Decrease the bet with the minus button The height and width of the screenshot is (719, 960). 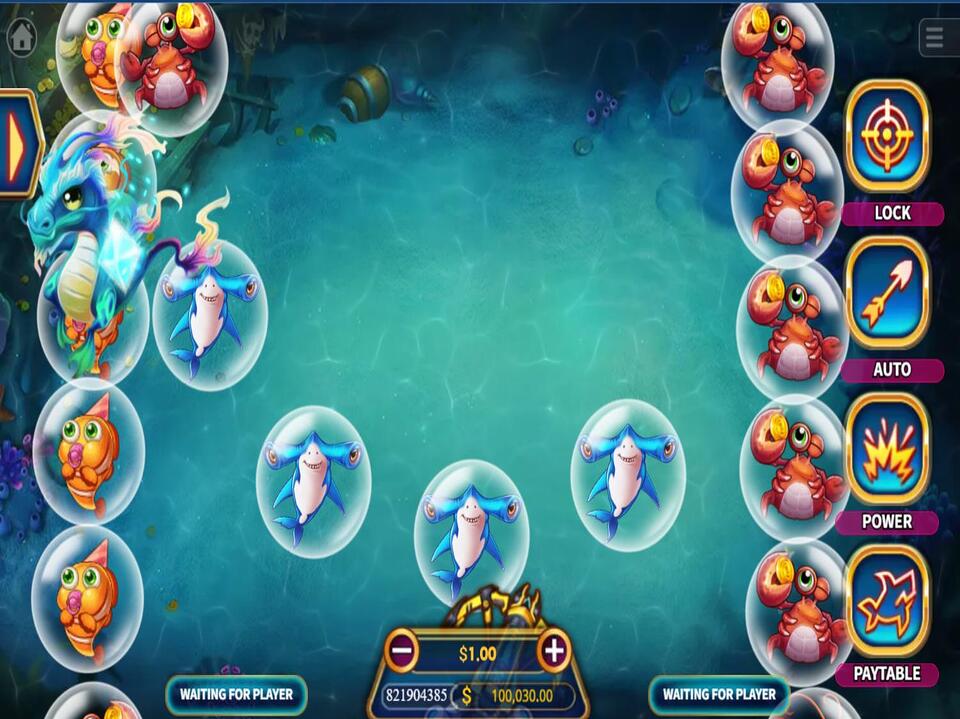pyautogui.click(x=402, y=652)
